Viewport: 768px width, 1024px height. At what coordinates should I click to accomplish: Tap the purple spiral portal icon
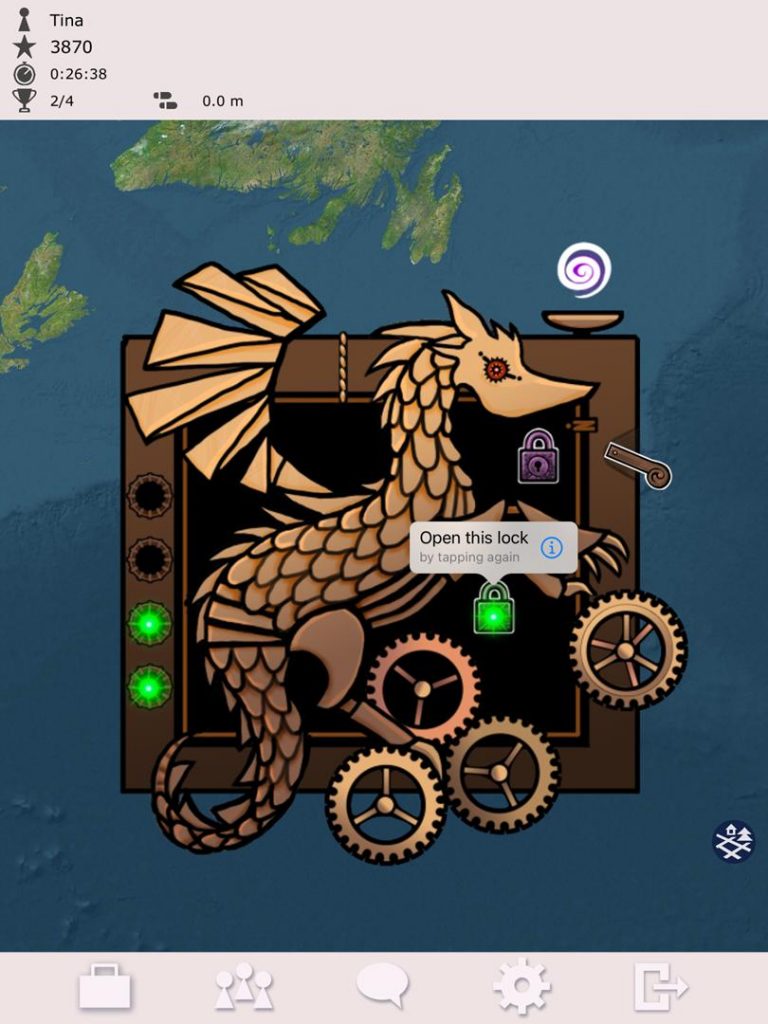pyautogui.click(x=584, y=270)
